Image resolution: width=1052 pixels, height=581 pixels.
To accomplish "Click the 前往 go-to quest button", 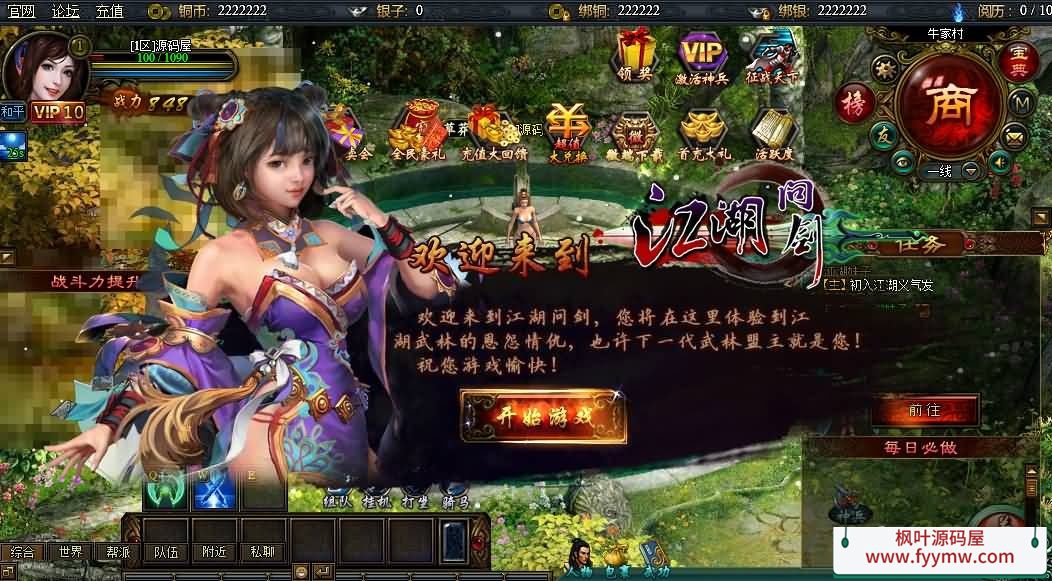I will click(924, 410).
